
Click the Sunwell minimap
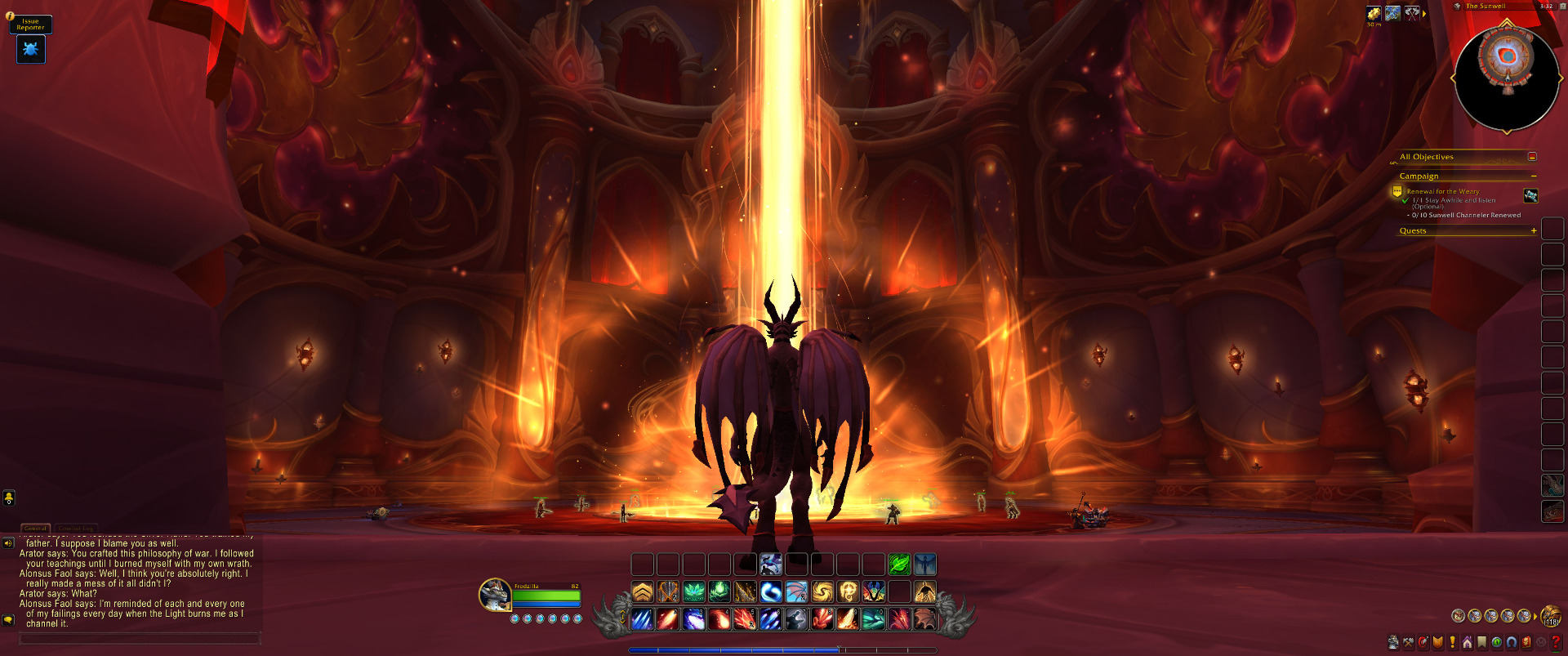click(x=1507, y=79)
